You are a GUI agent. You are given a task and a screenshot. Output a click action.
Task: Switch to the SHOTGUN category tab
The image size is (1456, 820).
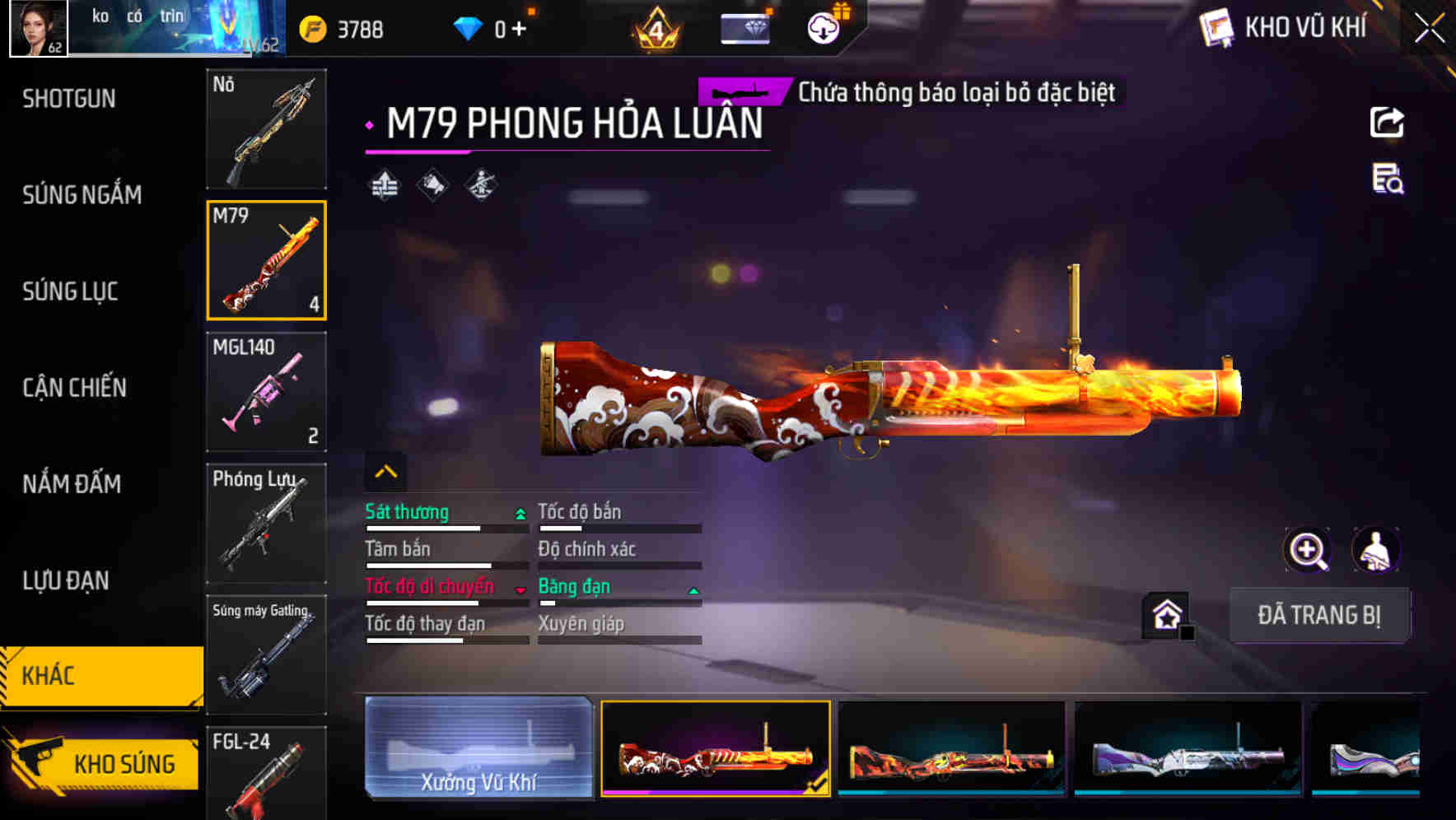(x=69, y=99)
